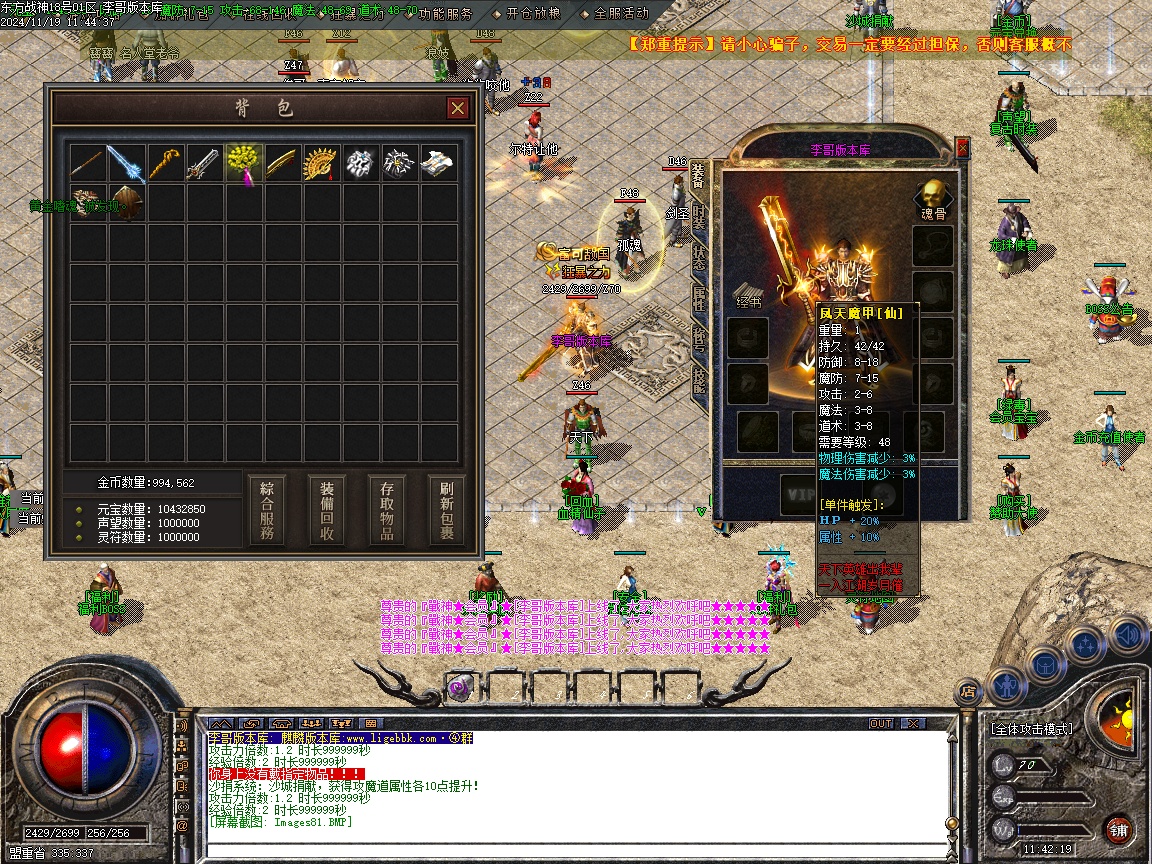
Task: Click the 魂骨 golden skull slot
Action: 933,196
